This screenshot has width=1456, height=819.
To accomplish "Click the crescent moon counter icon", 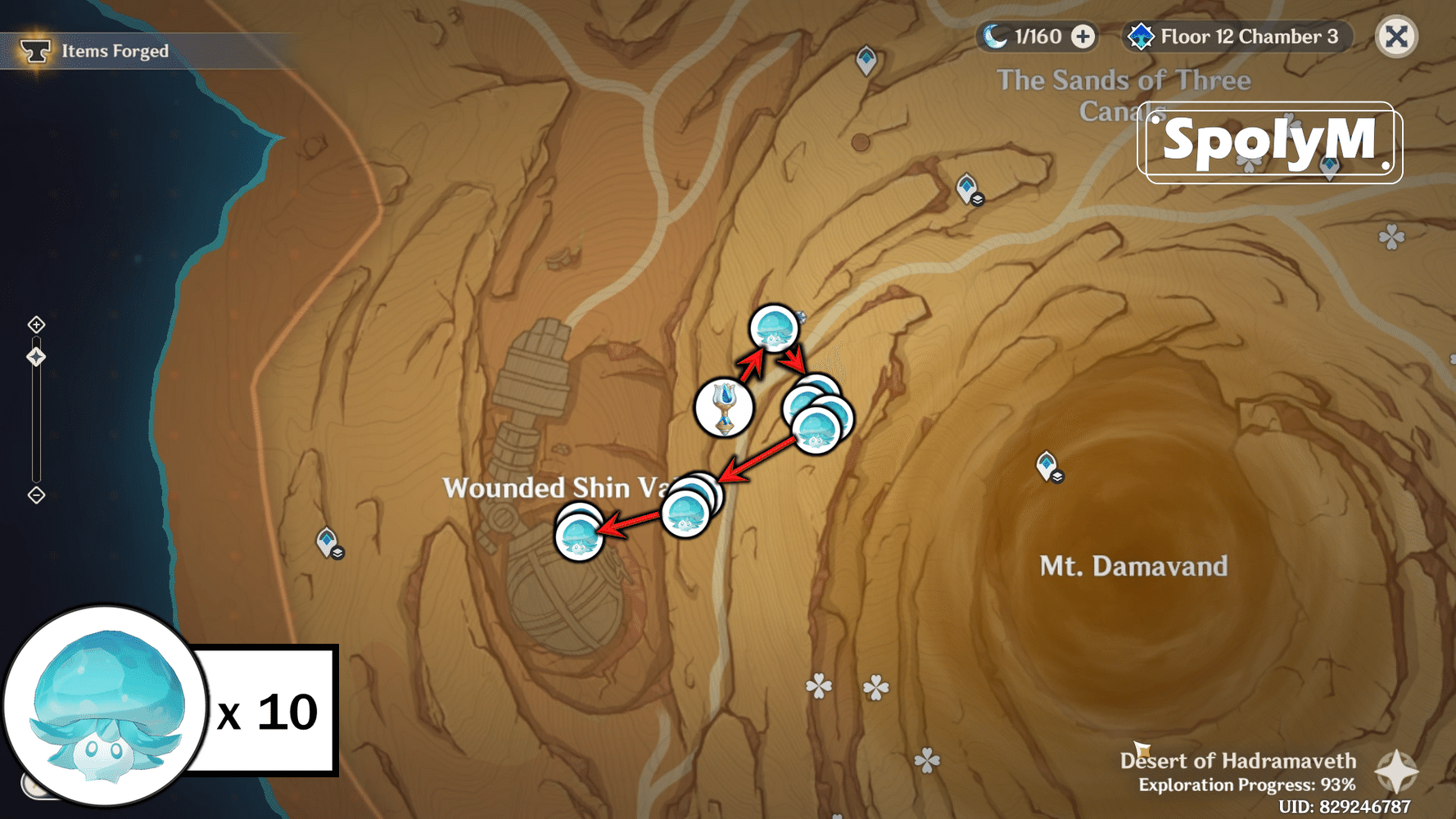I will click(991, 36).
